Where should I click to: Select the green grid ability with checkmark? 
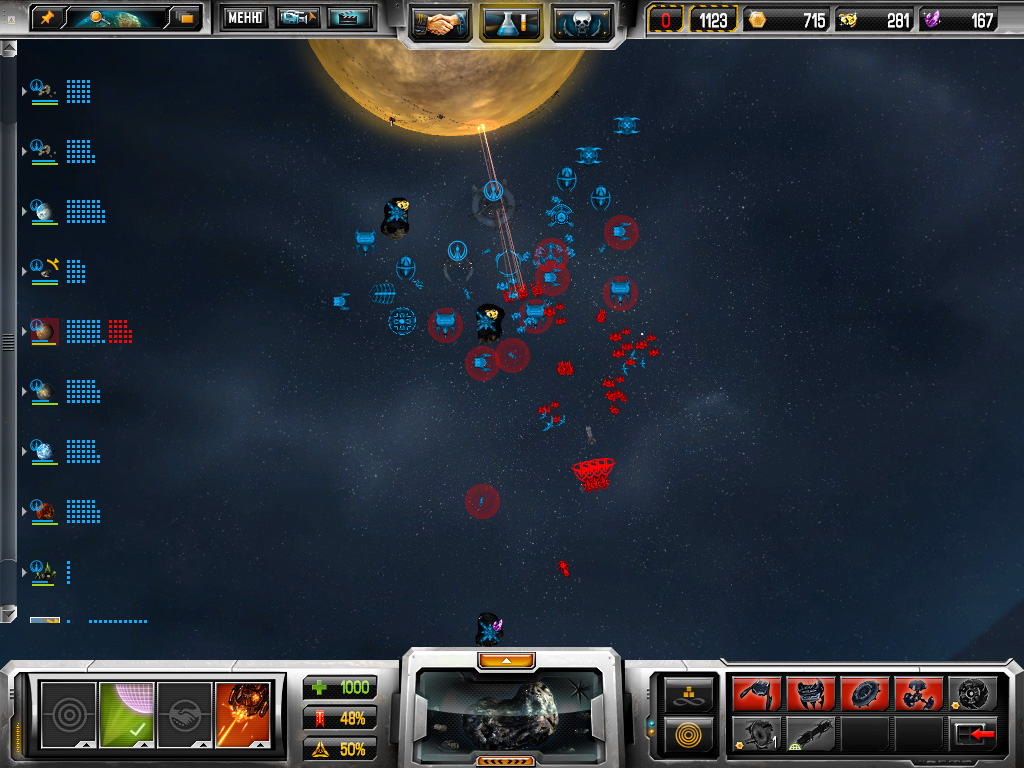126,714
